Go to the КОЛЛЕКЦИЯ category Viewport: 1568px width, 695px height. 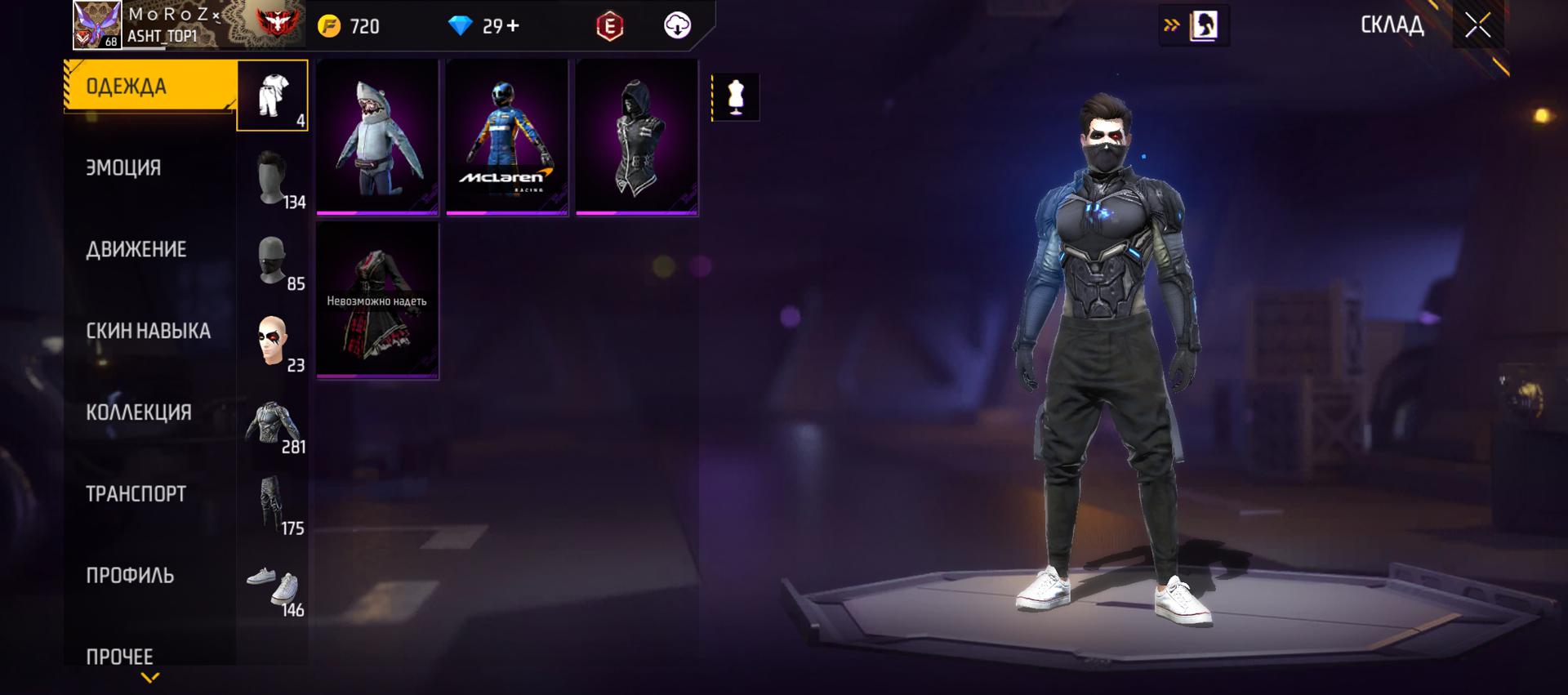click(x=139, y=412)
